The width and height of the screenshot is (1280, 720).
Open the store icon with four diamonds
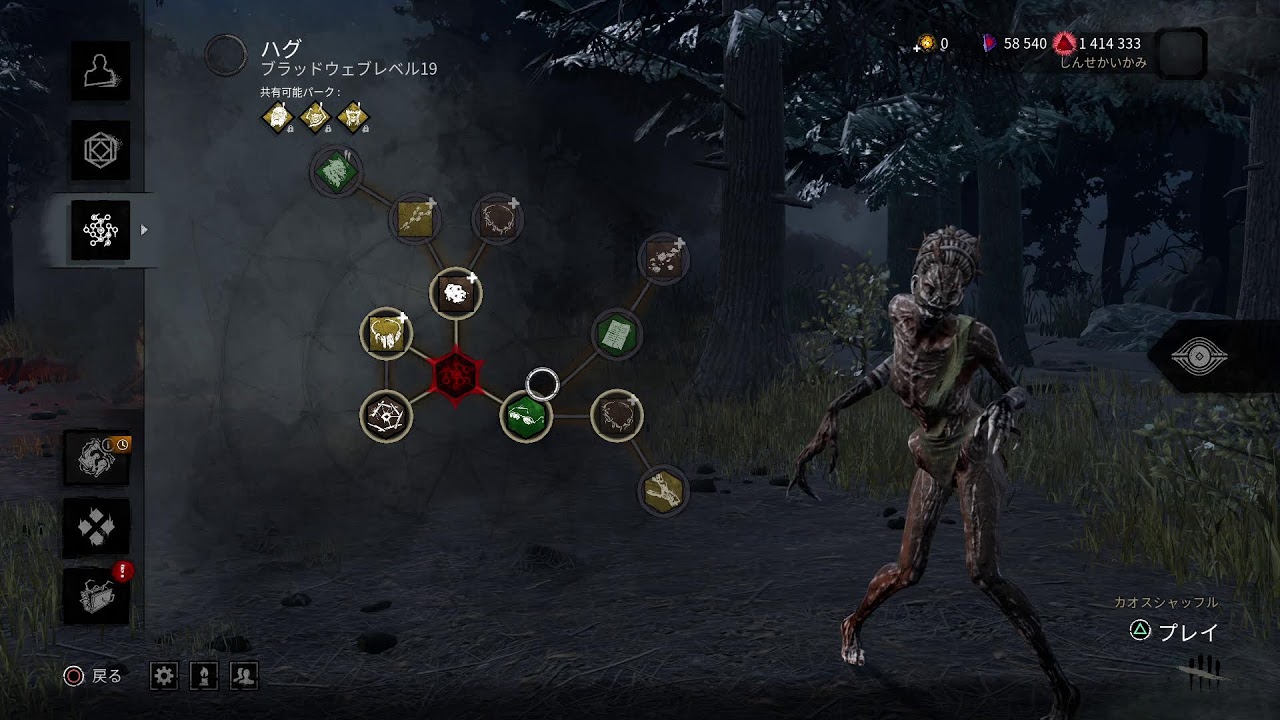point(98,526)
